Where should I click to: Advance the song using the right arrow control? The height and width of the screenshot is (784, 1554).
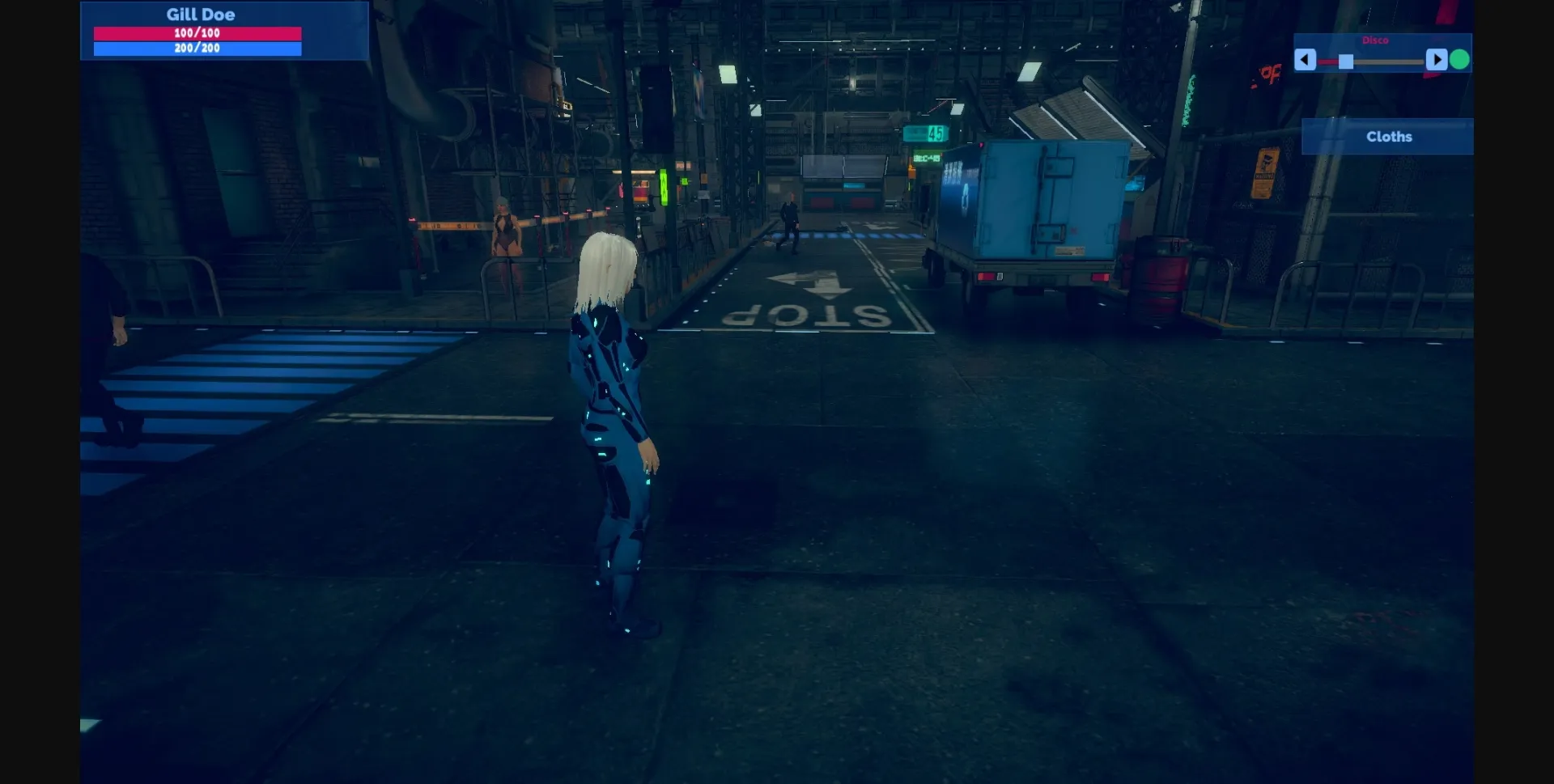tap(1437, 58)
